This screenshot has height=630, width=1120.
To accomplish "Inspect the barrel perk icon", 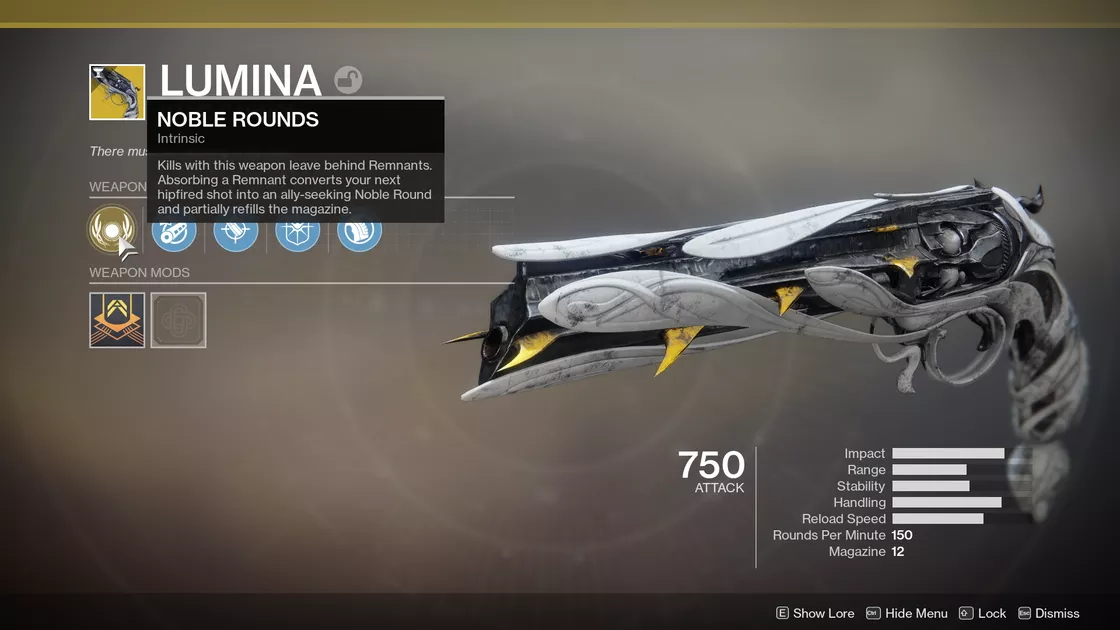I will [x=174, y=232].
